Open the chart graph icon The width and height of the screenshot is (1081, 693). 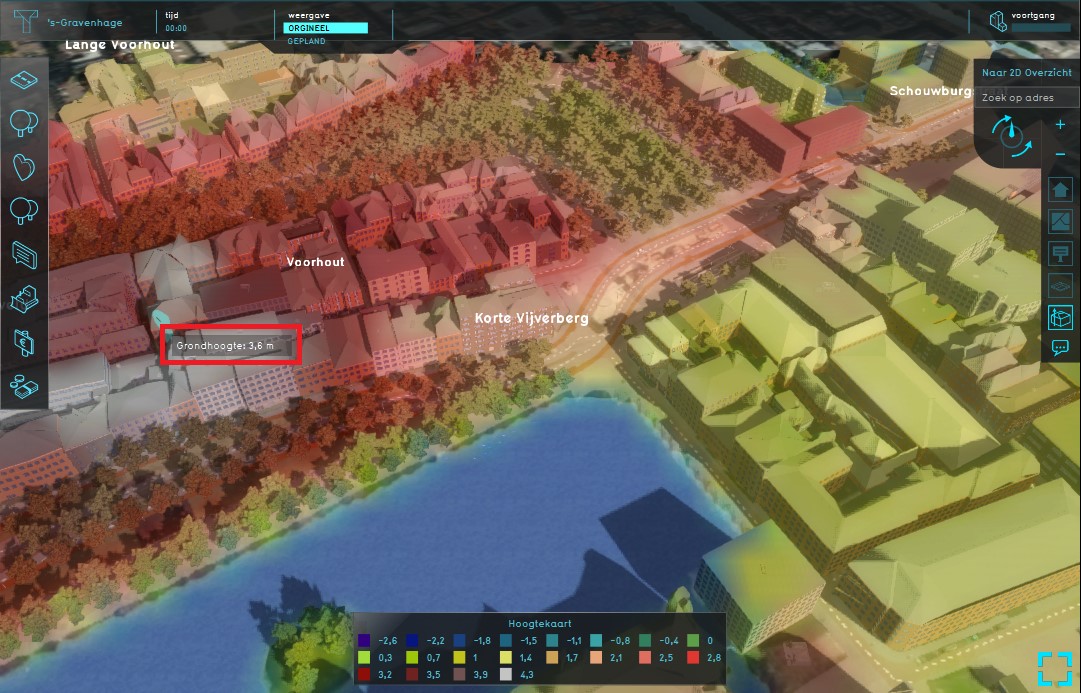(x=1060, y=221)
